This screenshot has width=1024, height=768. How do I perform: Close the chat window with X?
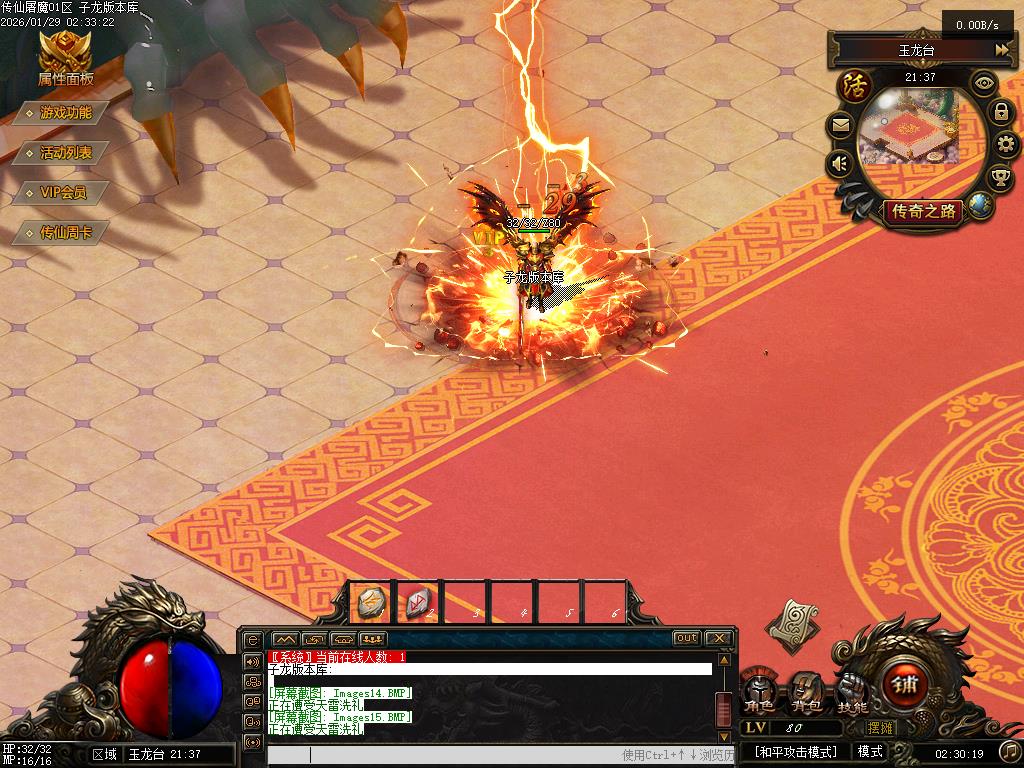(x=719, y=638)
